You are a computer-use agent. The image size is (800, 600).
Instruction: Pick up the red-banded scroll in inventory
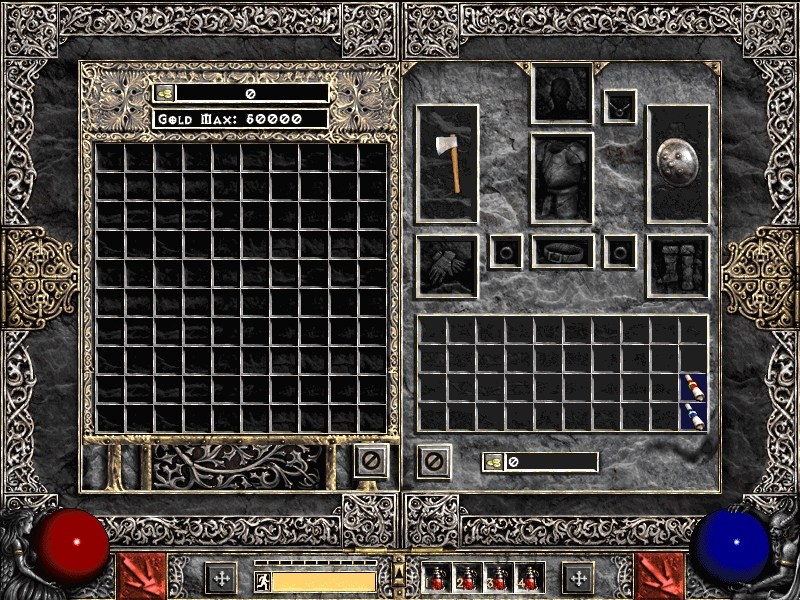tap(693, 387)
